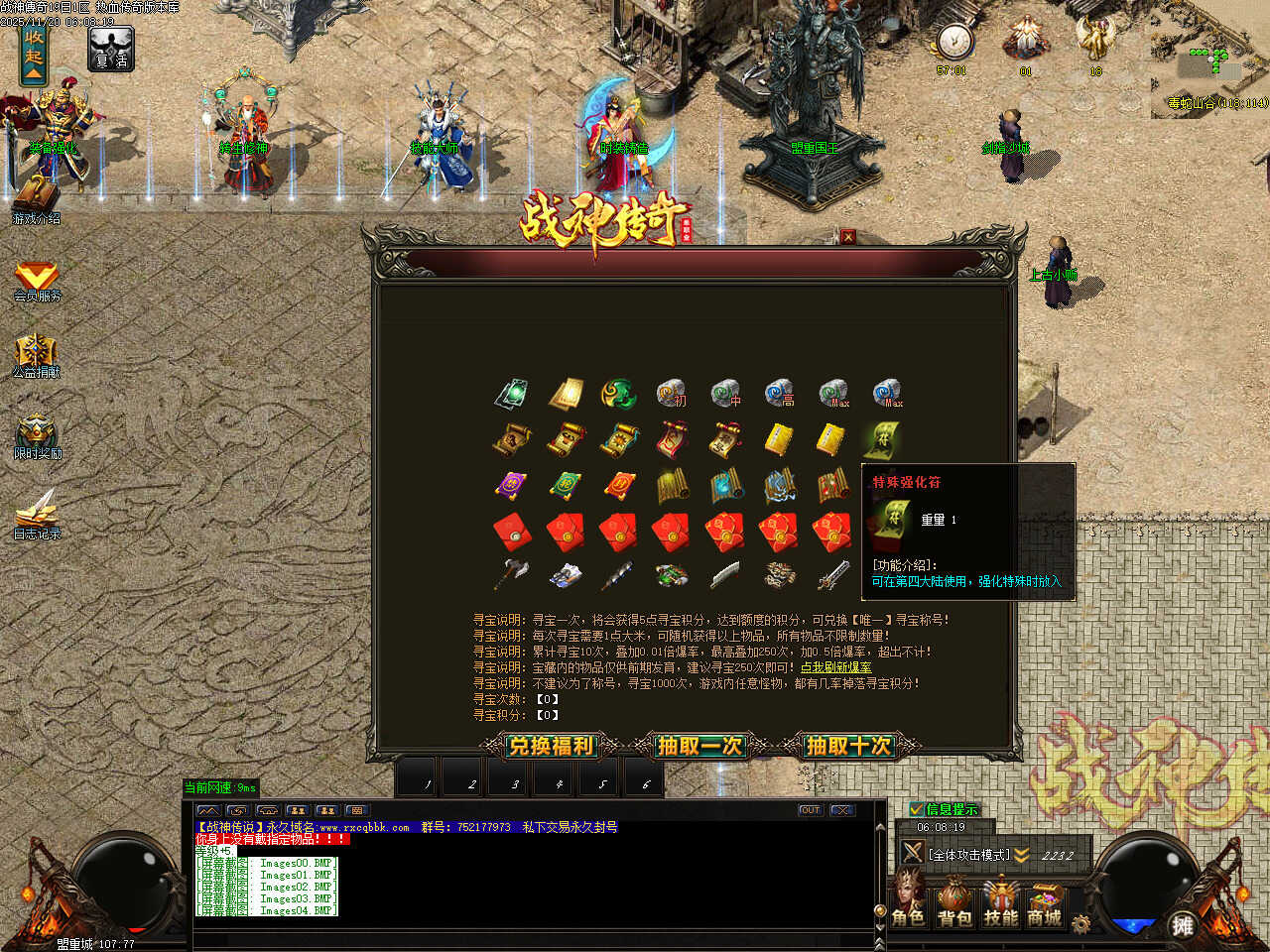This screenshot has height=952, width=1270.
Task: Open the 日志记录 log record
Action: 37,516
